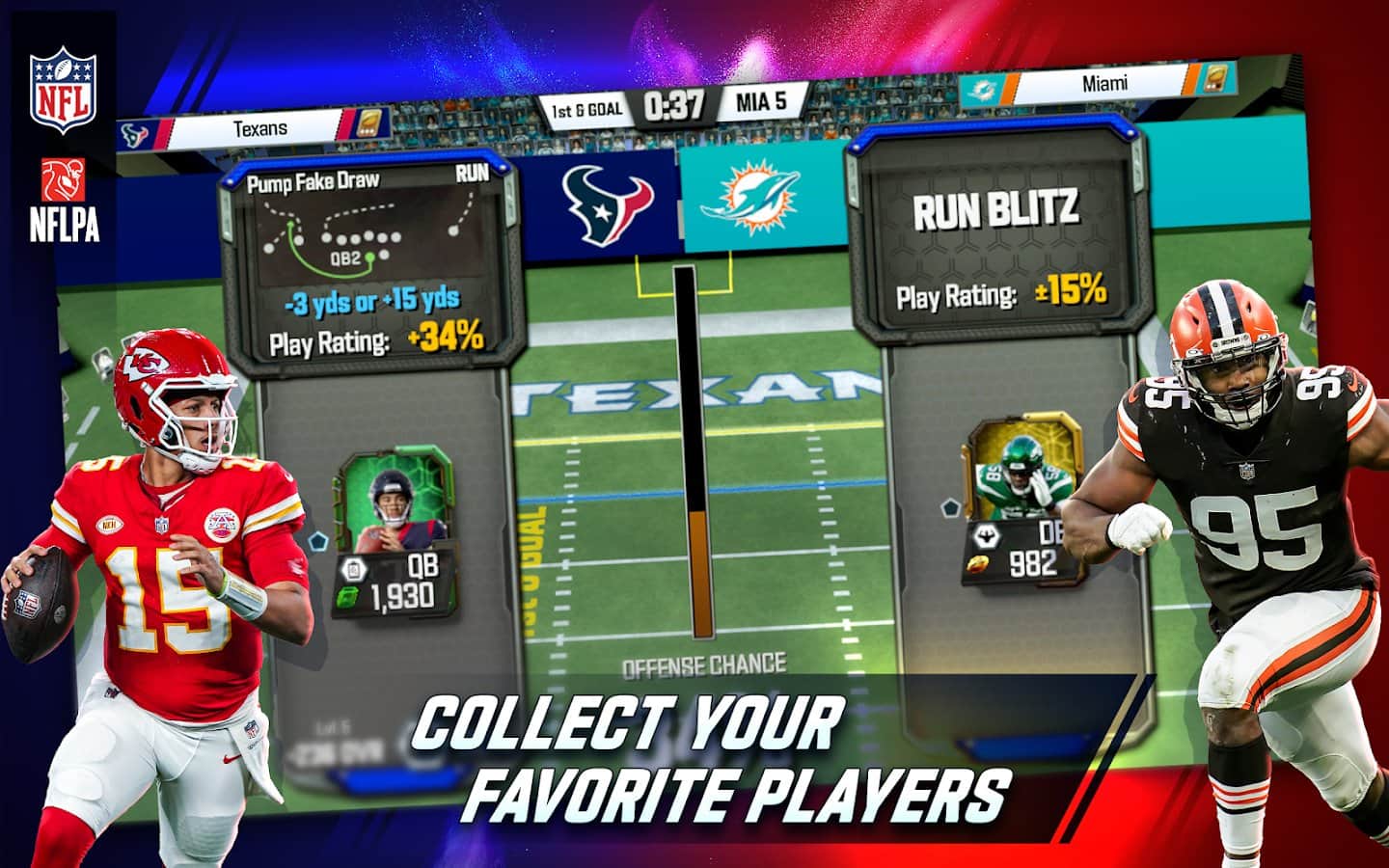Click the orange boost icon on DB card
1389x868 pixels.
[x=977, y=564]
